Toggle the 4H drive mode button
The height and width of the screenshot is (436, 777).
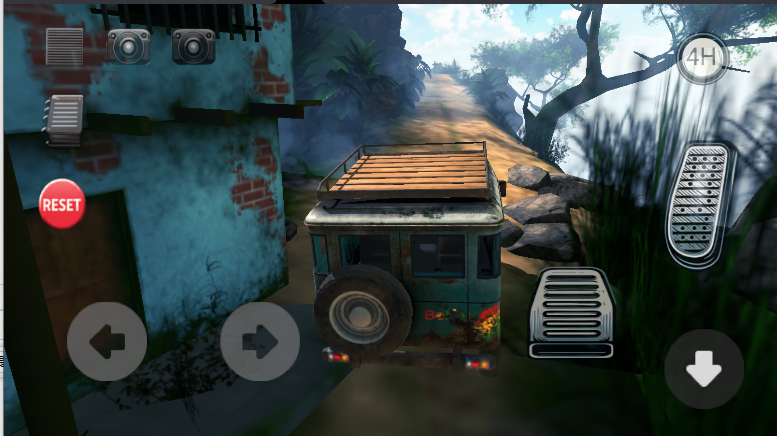(701, 58)
